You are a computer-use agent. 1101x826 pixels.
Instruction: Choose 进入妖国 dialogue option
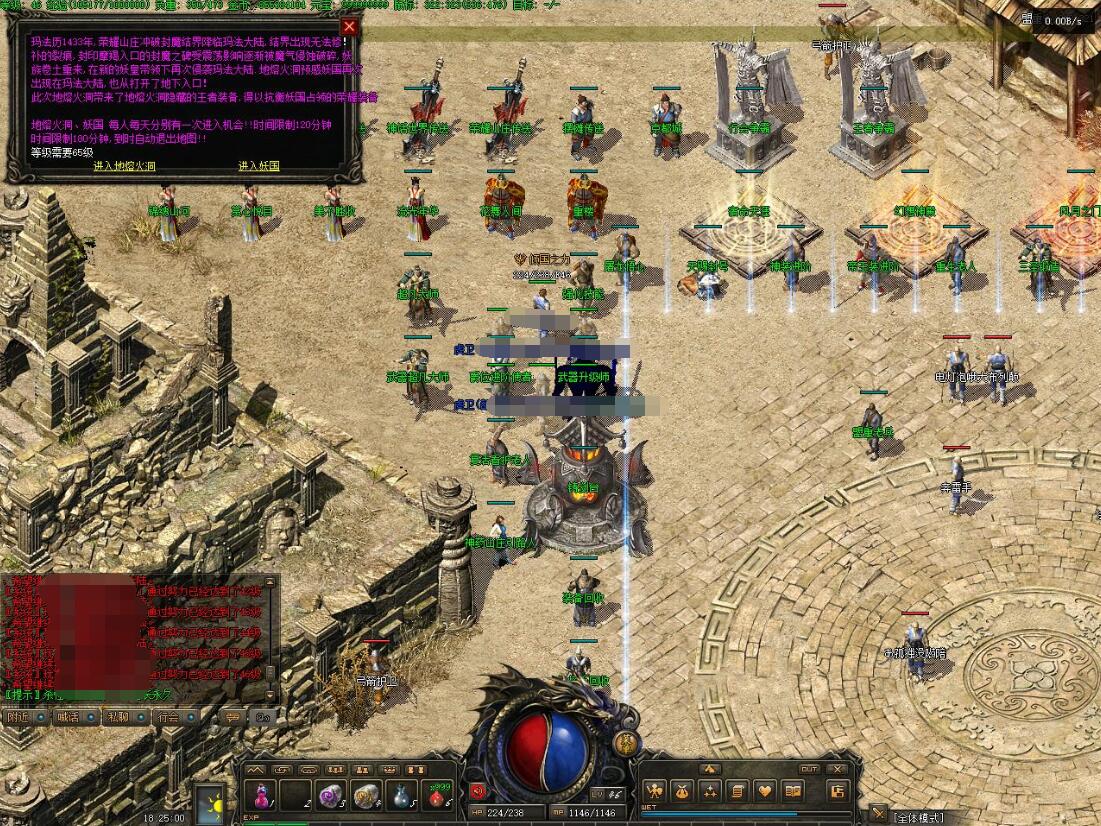[x=259, y=166]
